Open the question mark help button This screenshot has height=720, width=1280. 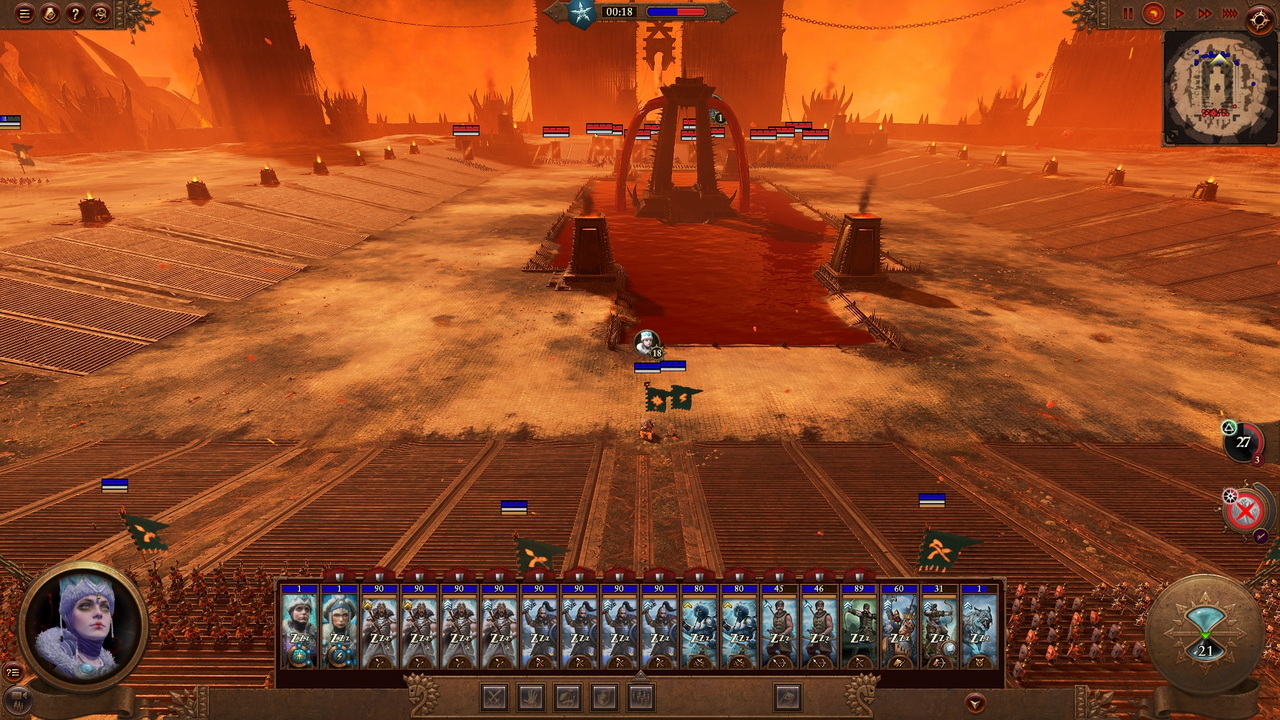(x=75, y=14)
